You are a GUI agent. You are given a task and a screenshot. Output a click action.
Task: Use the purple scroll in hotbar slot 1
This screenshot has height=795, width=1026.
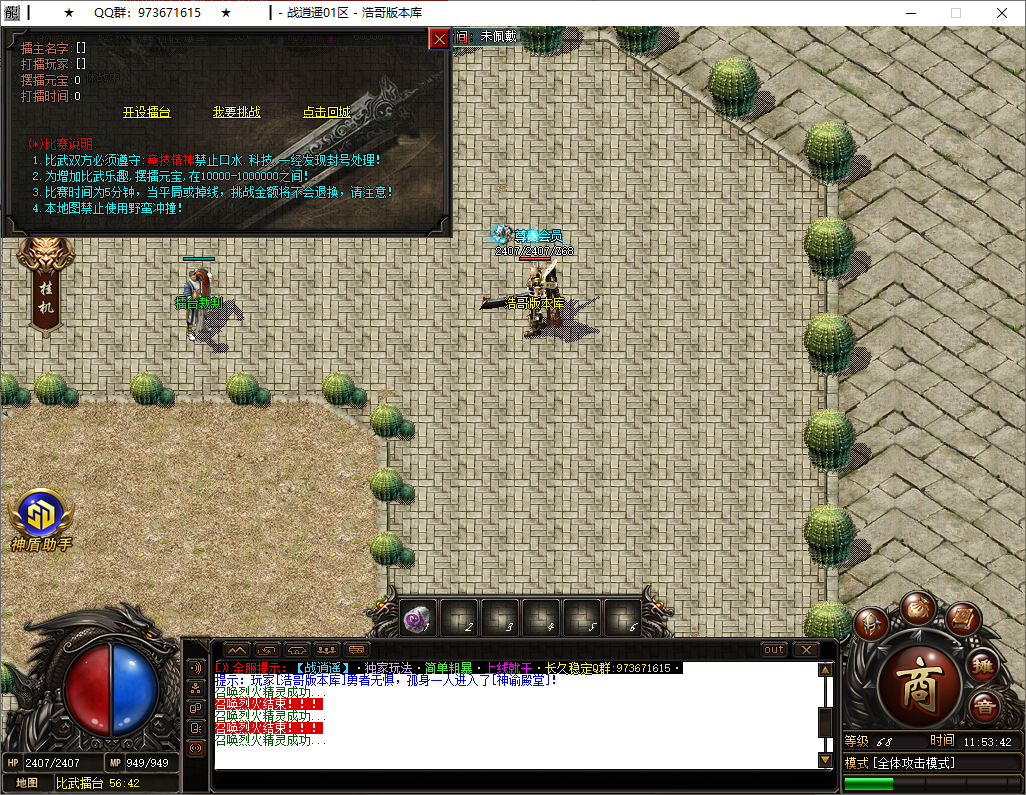click(417, 620)
